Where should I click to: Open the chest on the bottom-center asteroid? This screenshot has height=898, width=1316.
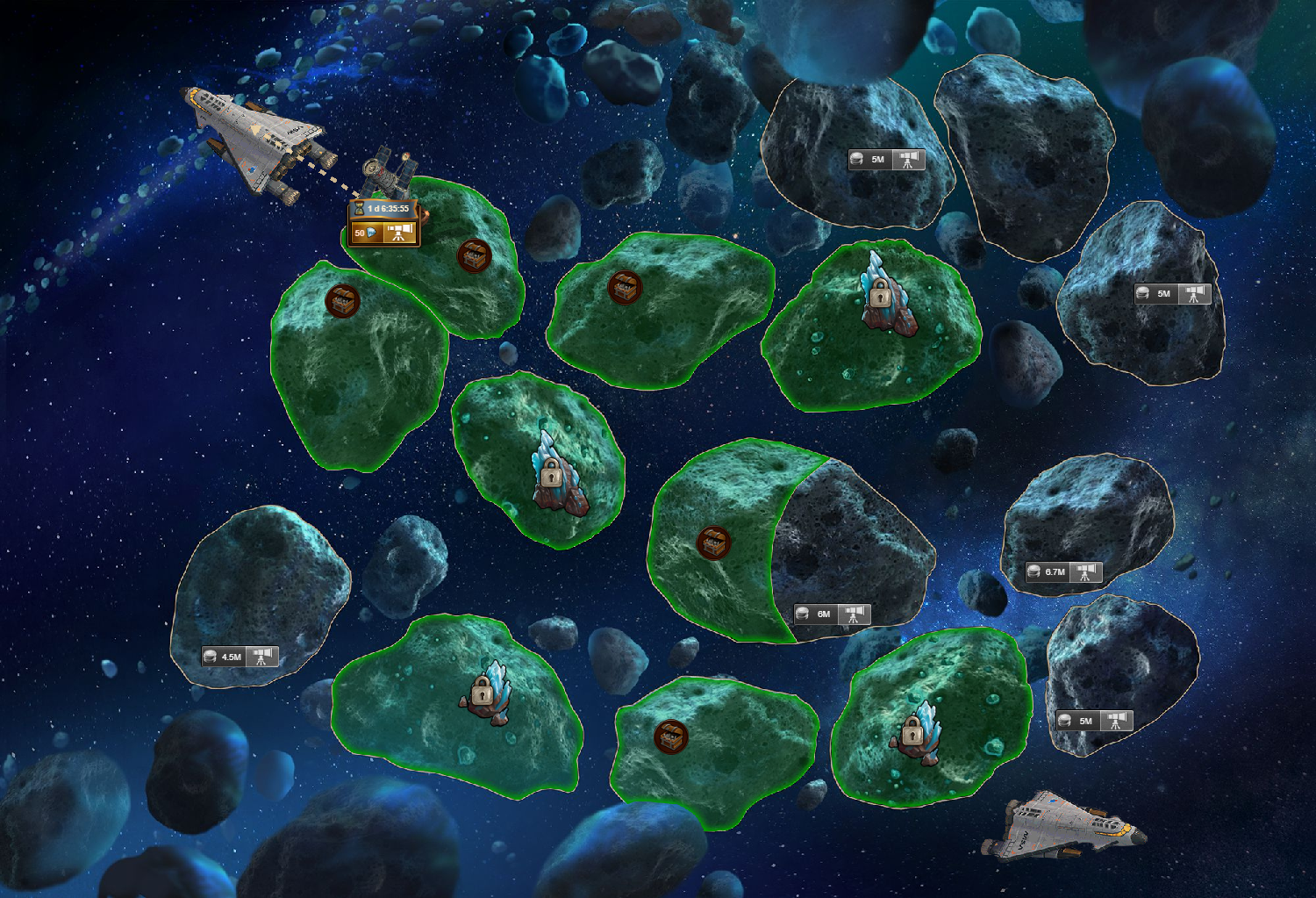point(671,737)
